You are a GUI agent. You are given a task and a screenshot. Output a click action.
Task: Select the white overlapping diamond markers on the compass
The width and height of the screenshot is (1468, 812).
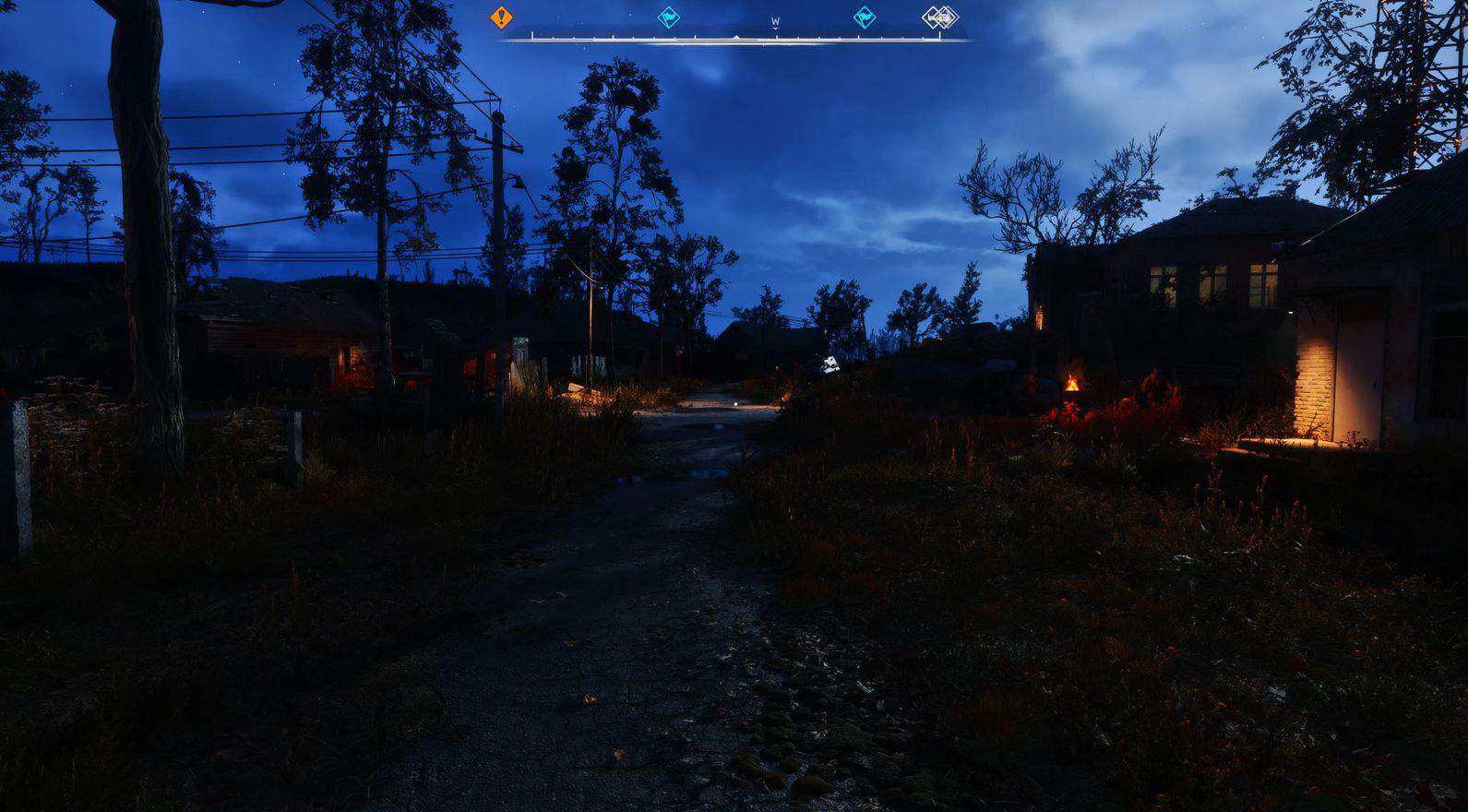940,17
